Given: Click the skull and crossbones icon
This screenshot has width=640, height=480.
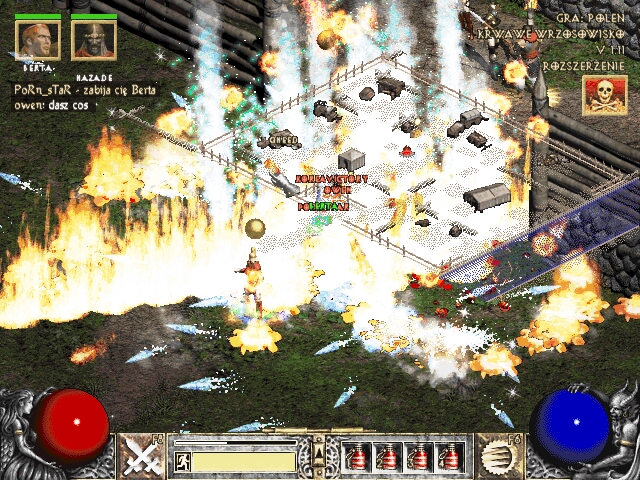Looking at the screenshot, I should click(603, 97).
